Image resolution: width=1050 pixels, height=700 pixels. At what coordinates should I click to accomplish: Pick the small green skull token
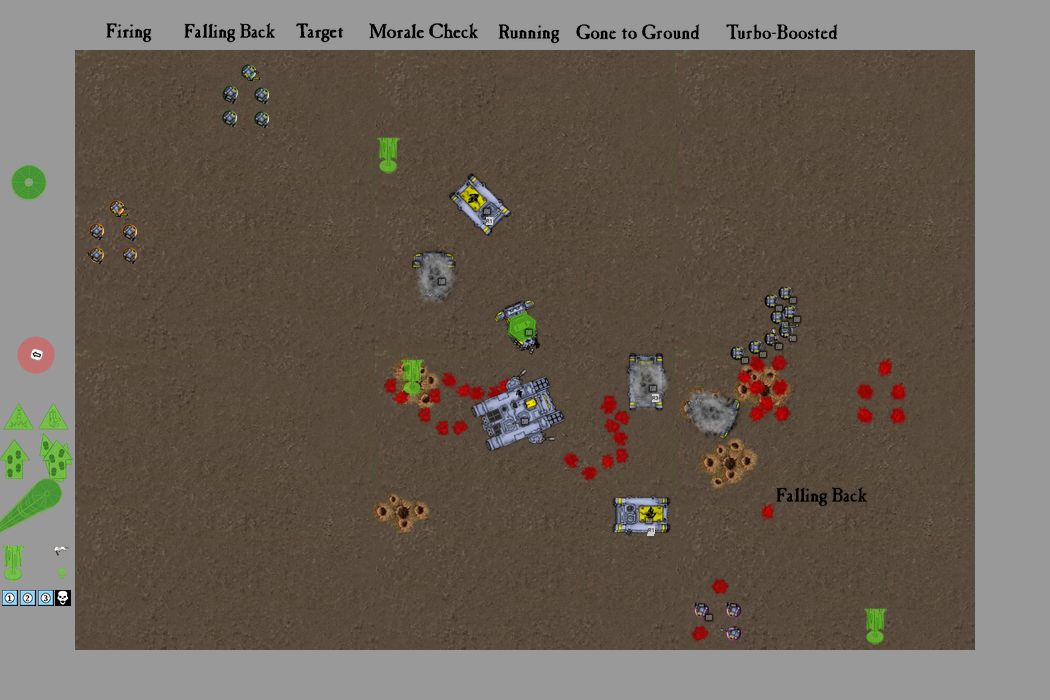(62, 573)
